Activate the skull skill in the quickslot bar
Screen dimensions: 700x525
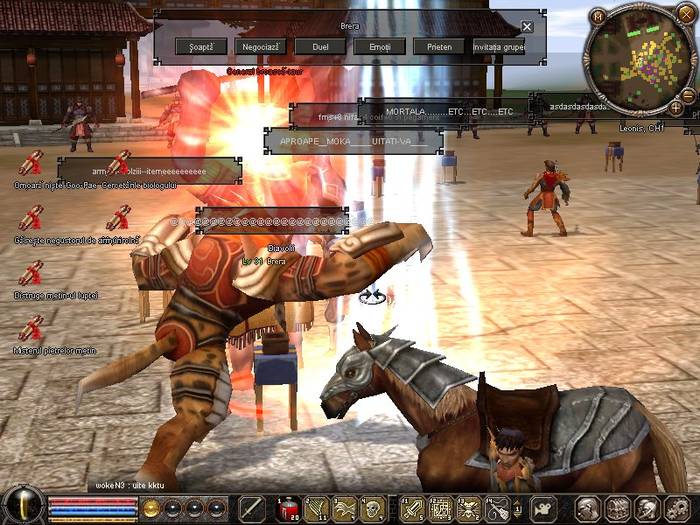372,508
